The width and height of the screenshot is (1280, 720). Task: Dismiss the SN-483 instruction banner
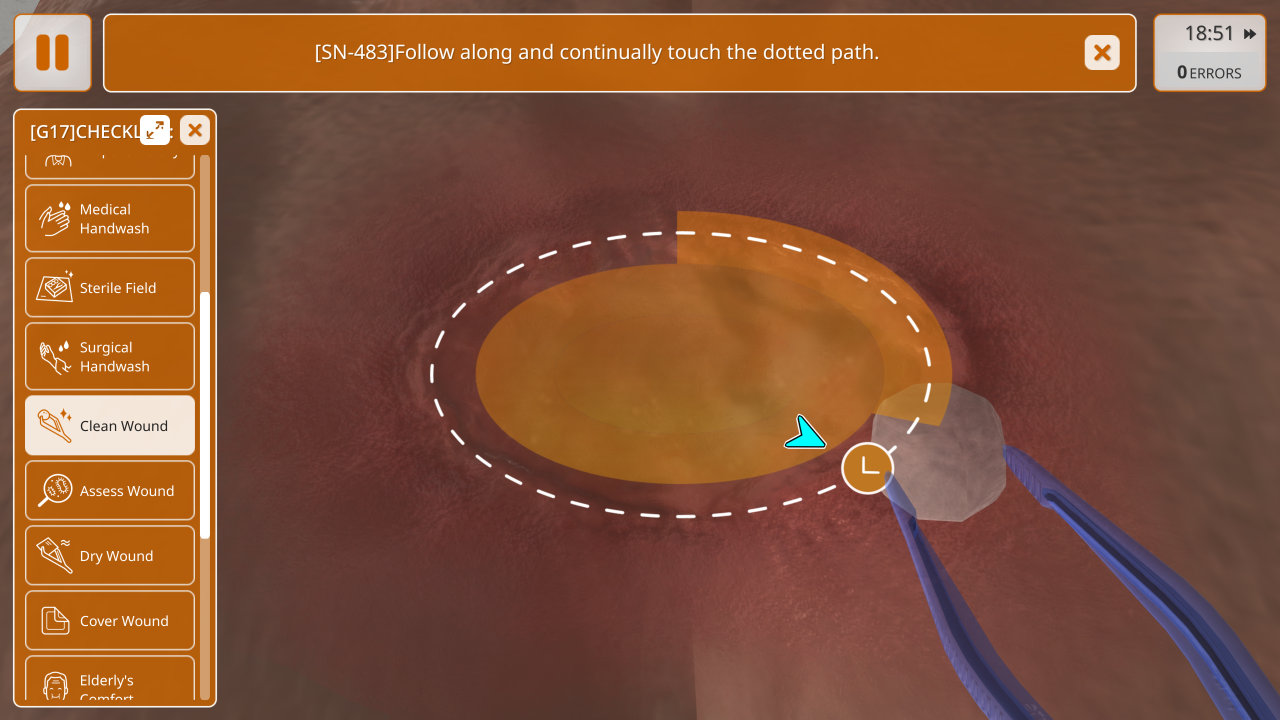(x=1102, y=52)
